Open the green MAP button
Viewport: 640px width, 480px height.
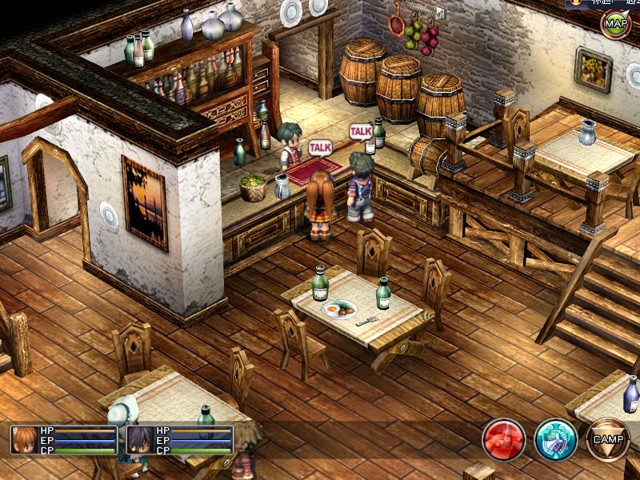[x=615, y=23]
